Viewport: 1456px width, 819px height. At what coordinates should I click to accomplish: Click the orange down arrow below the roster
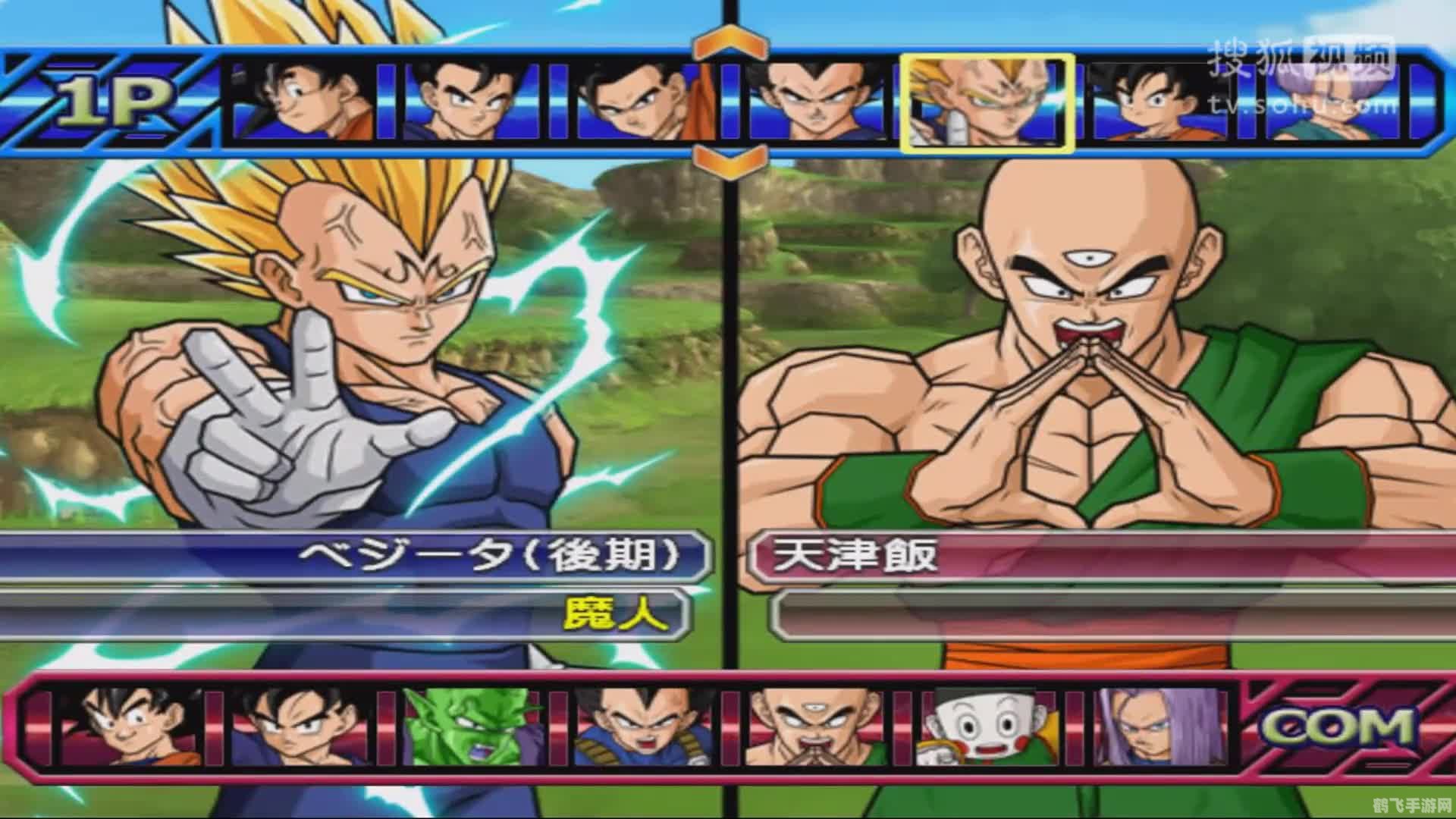[x=728, y=161]
